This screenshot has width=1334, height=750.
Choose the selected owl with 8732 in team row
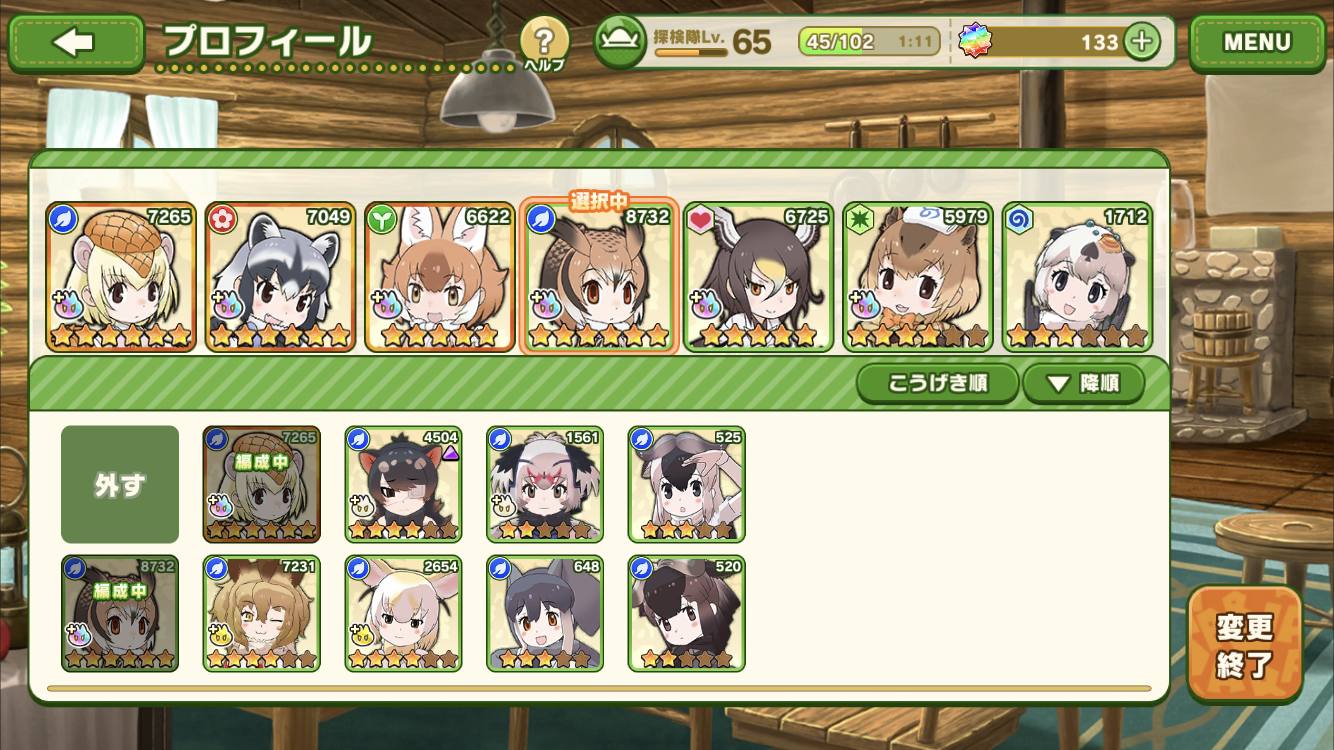599,277
